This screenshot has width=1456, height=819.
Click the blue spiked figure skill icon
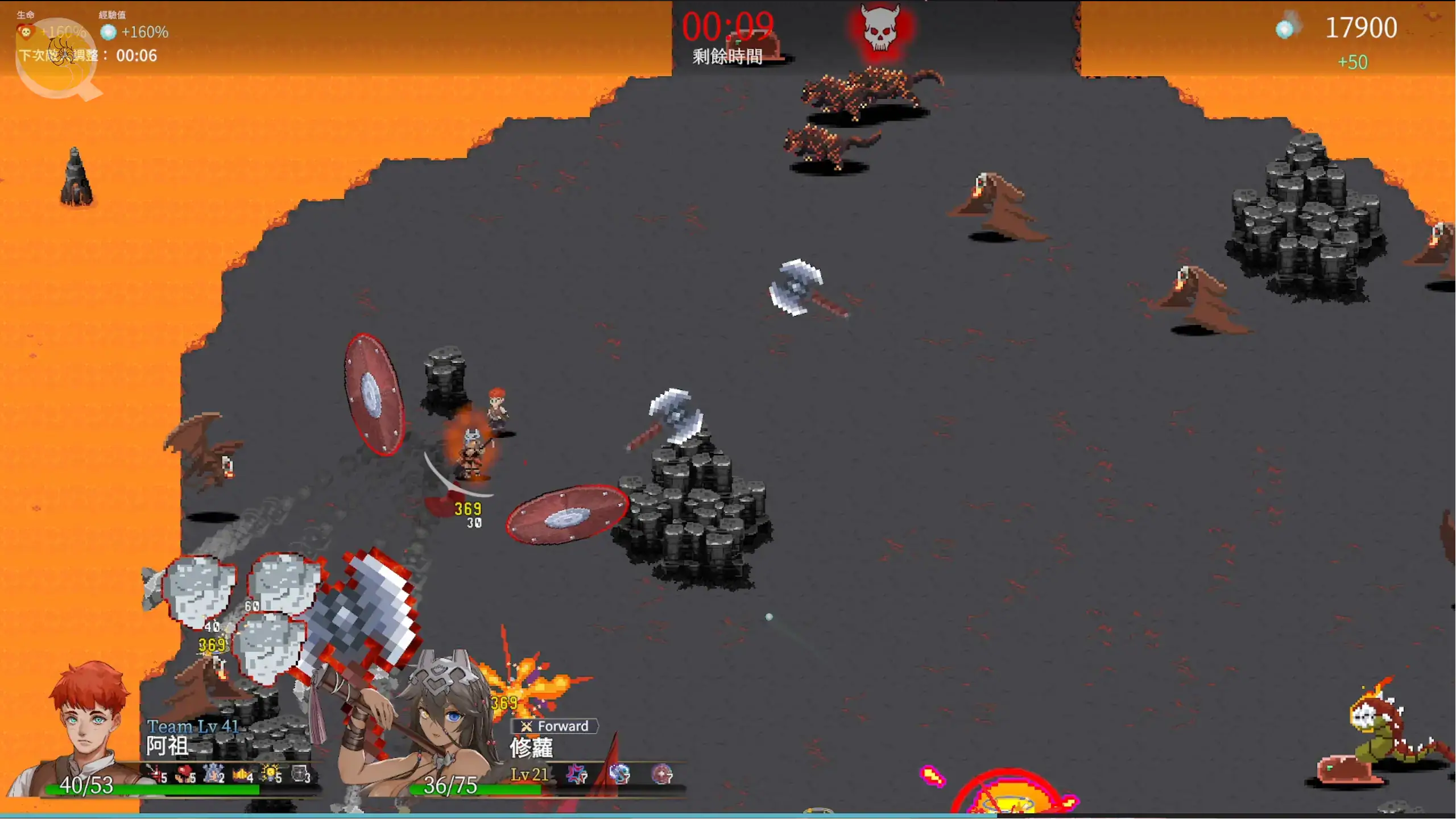pyautogui.click(x=213, y=773)
